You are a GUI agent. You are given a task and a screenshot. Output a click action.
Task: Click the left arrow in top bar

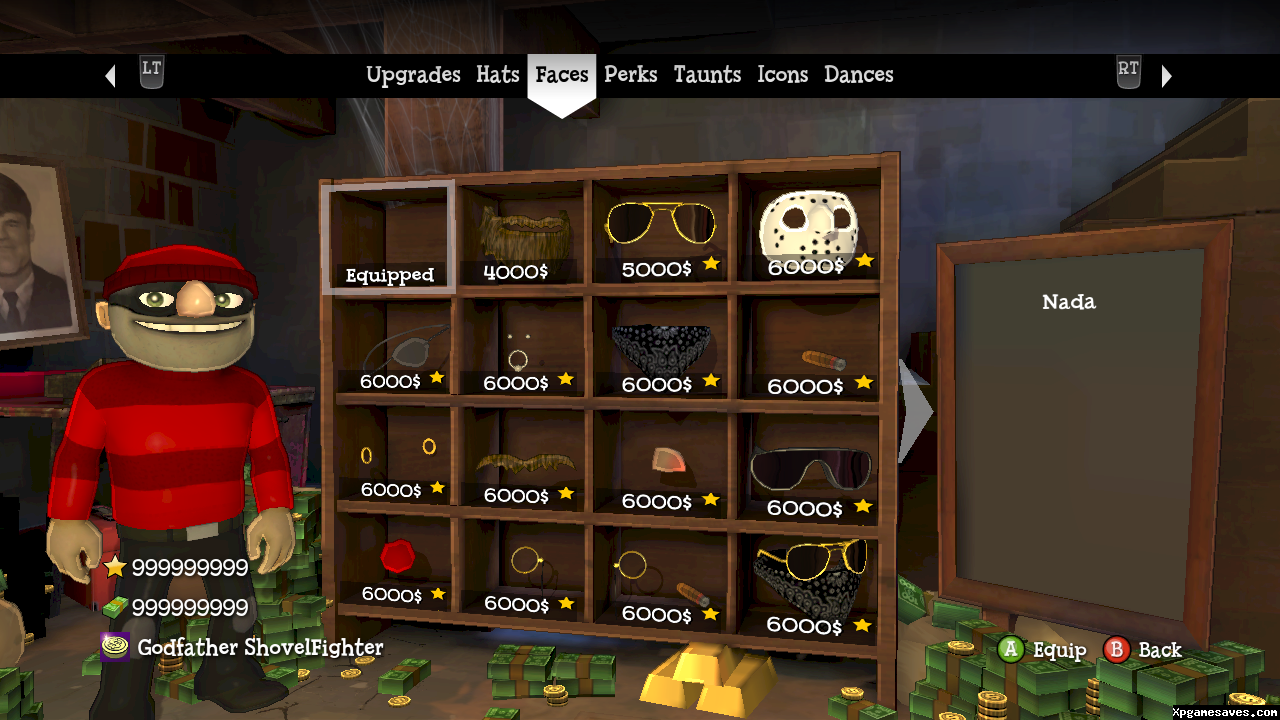pyautogui.click(x=111, y=76)
